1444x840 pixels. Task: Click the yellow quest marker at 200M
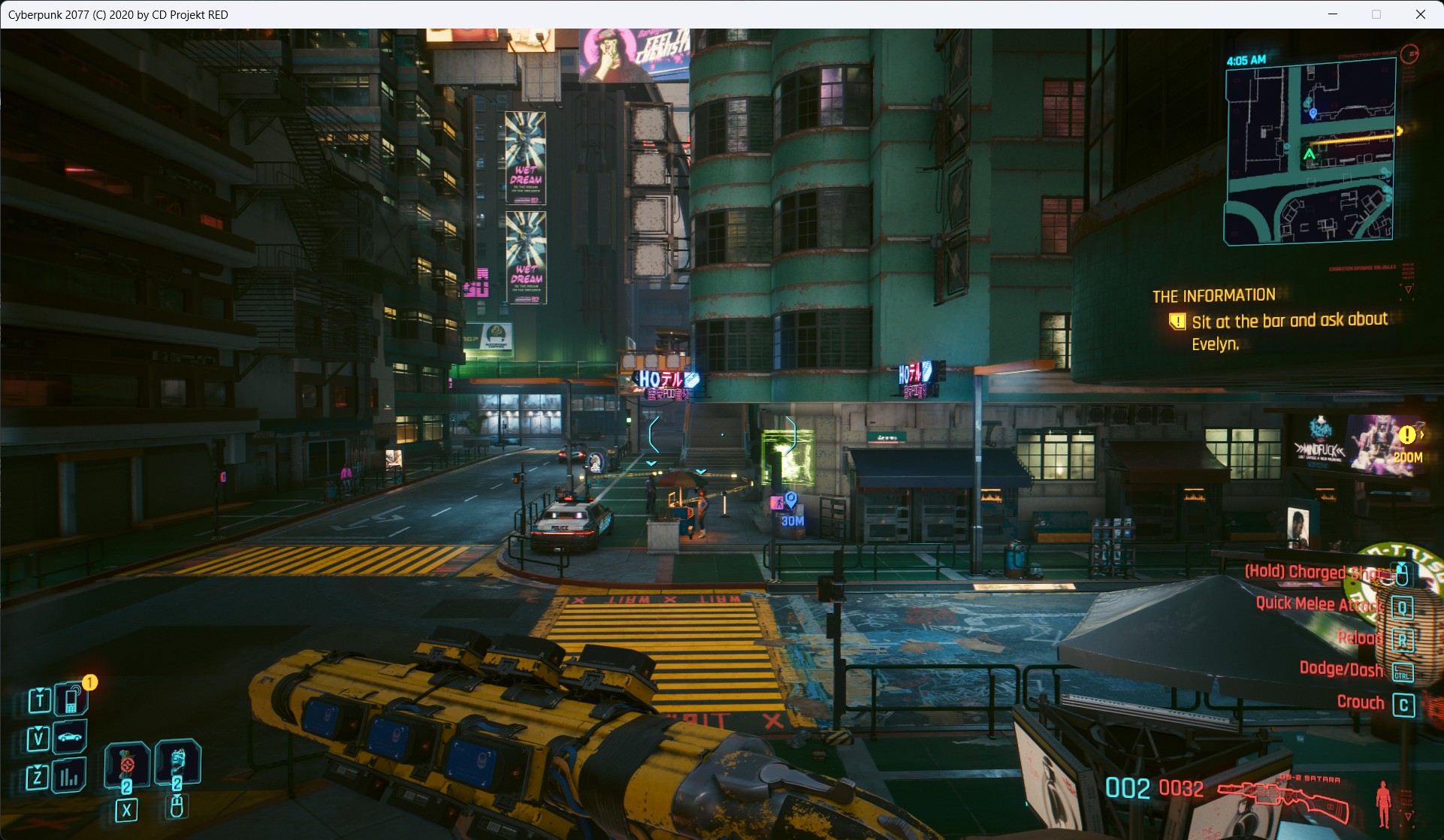[x=1407, y=435]
